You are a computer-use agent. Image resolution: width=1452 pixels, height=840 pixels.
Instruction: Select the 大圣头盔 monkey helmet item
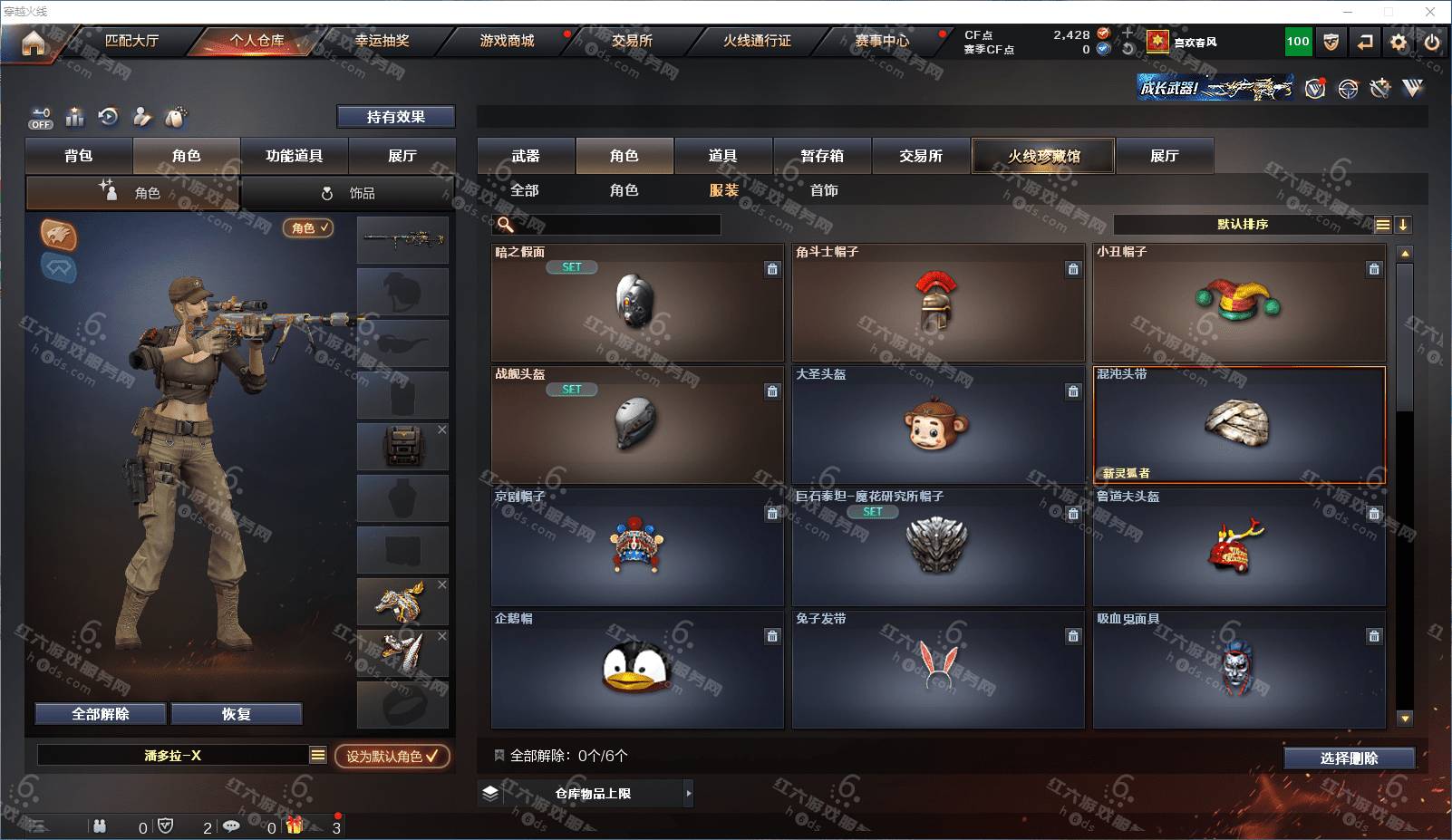pyautogui.click(x=937, y=426)
